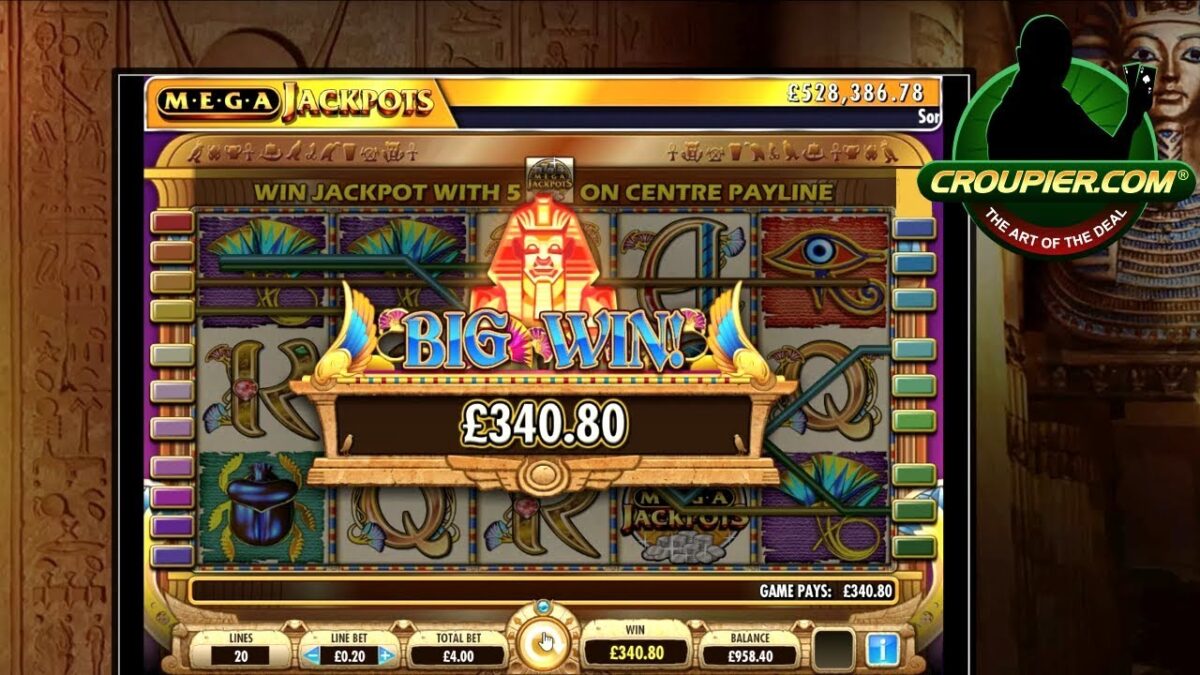Increase the line bet amount
The height and width of the screenshot is (675, 1200).
[x=386, y=656]
